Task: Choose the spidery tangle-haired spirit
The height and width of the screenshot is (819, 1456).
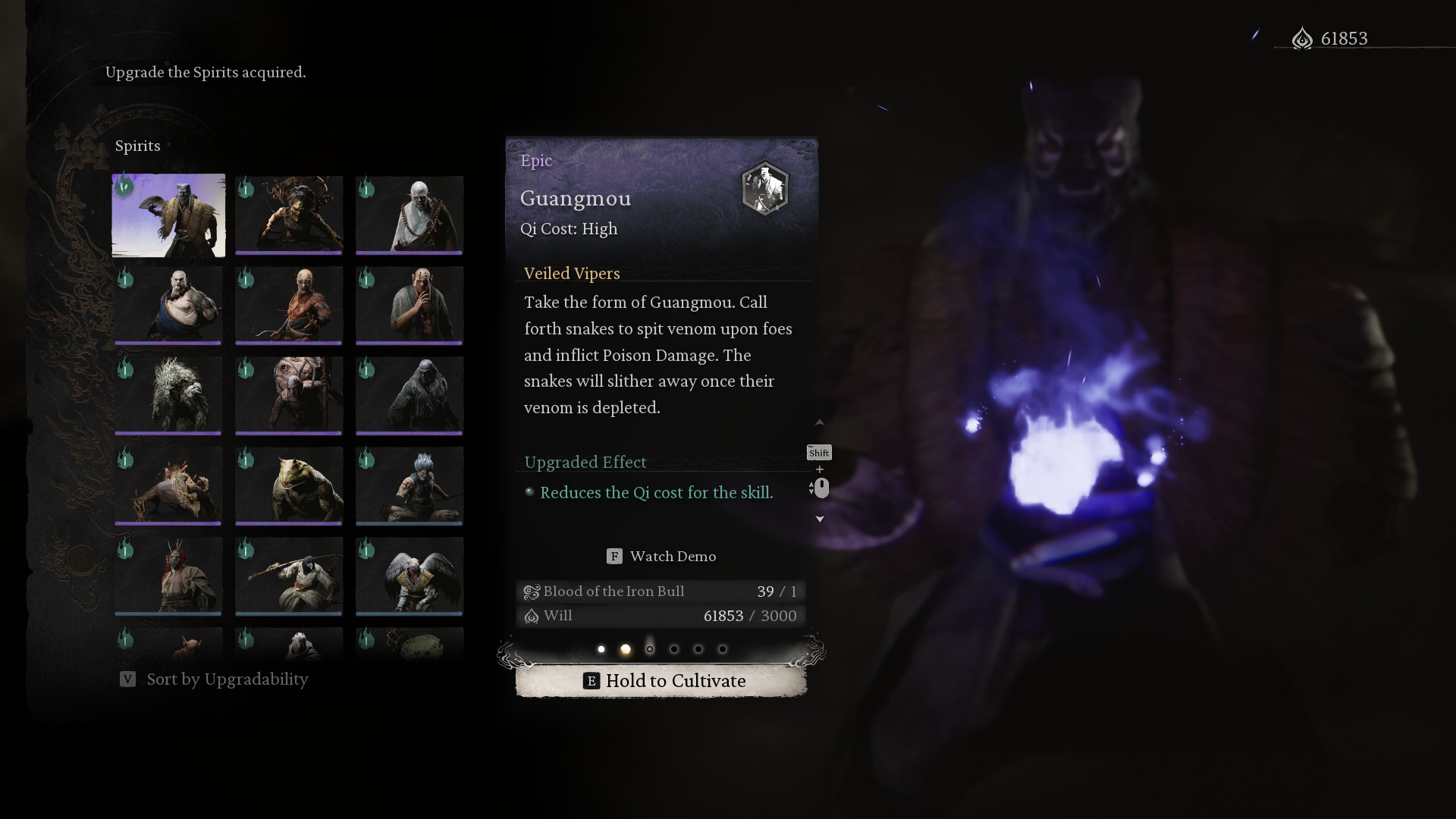Action: pos(289,215)
